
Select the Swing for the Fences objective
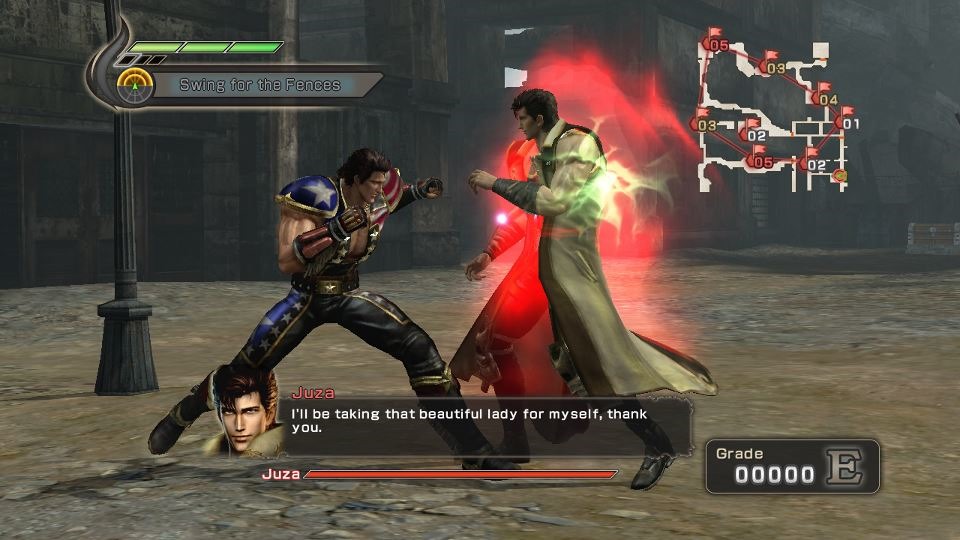click(259, 85)
